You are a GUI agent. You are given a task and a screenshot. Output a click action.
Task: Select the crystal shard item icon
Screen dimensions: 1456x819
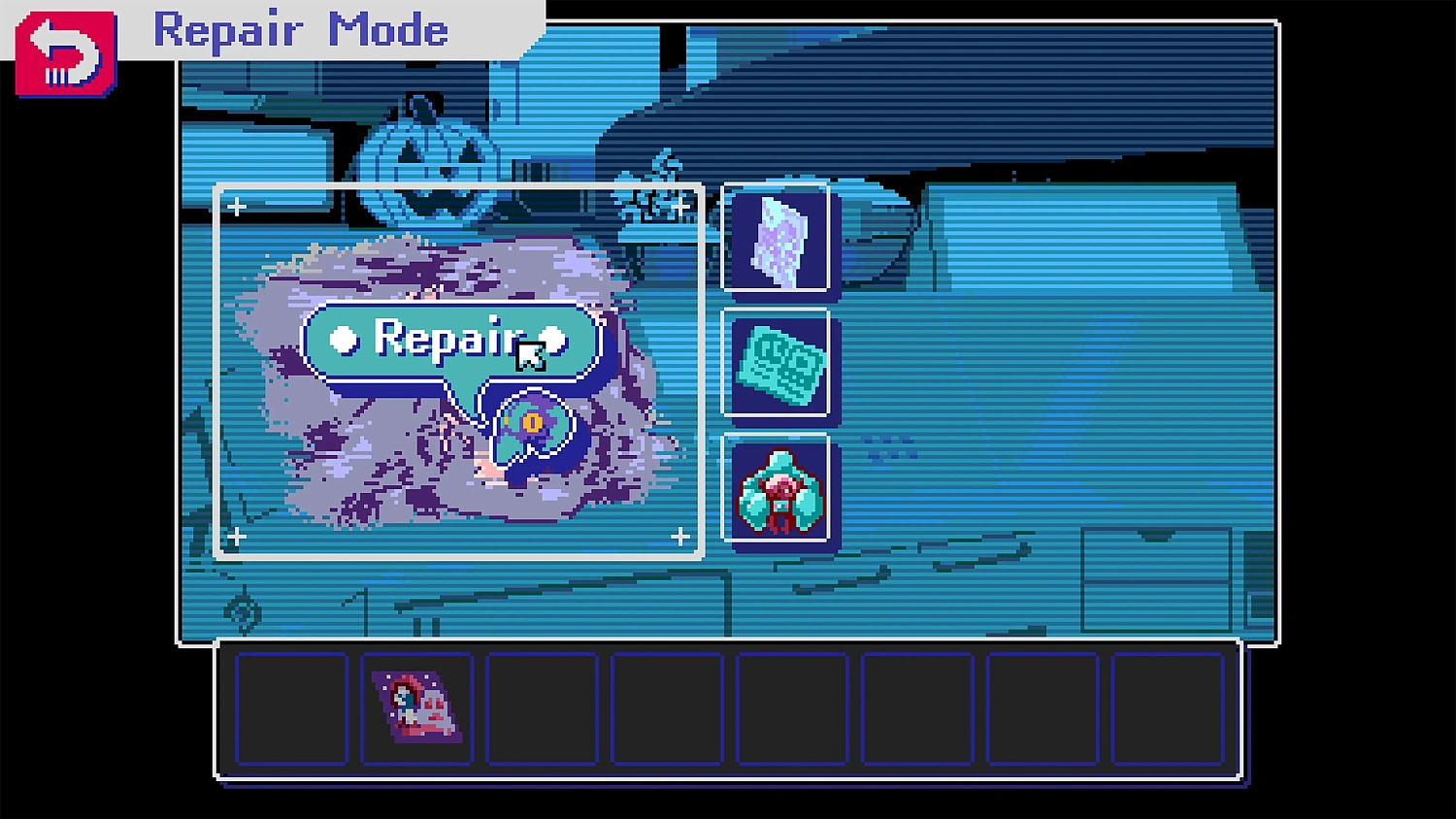tap(777, 239)
